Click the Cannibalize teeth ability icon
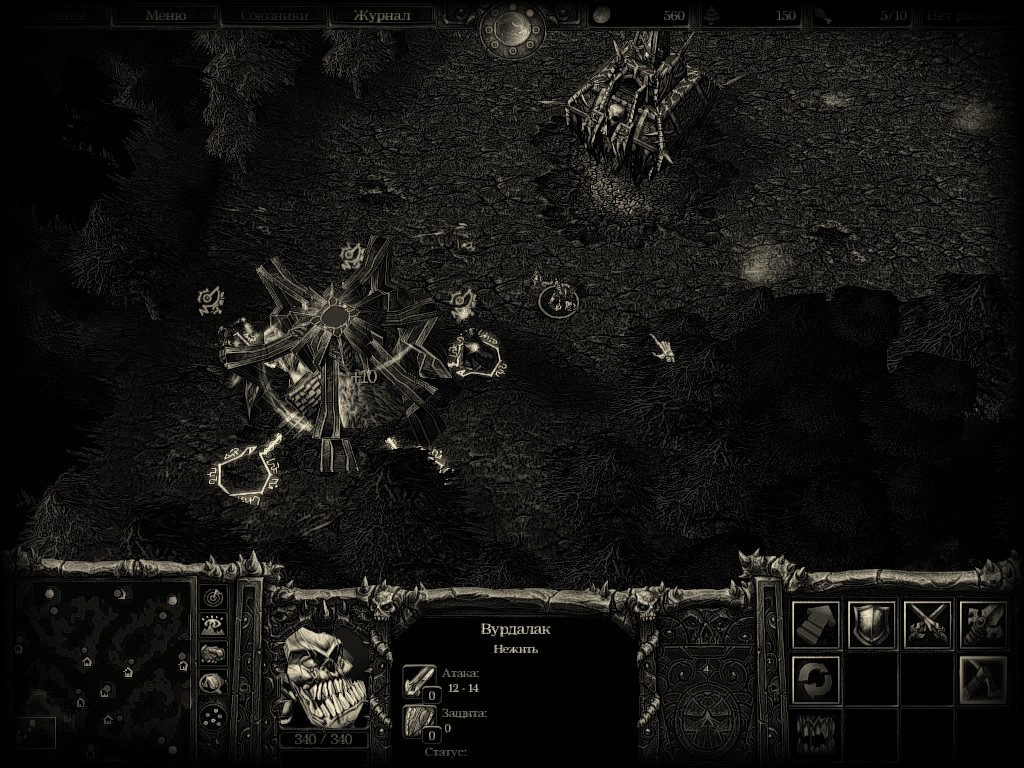This screenshot has height=768, width=1024. click(816, 734)
